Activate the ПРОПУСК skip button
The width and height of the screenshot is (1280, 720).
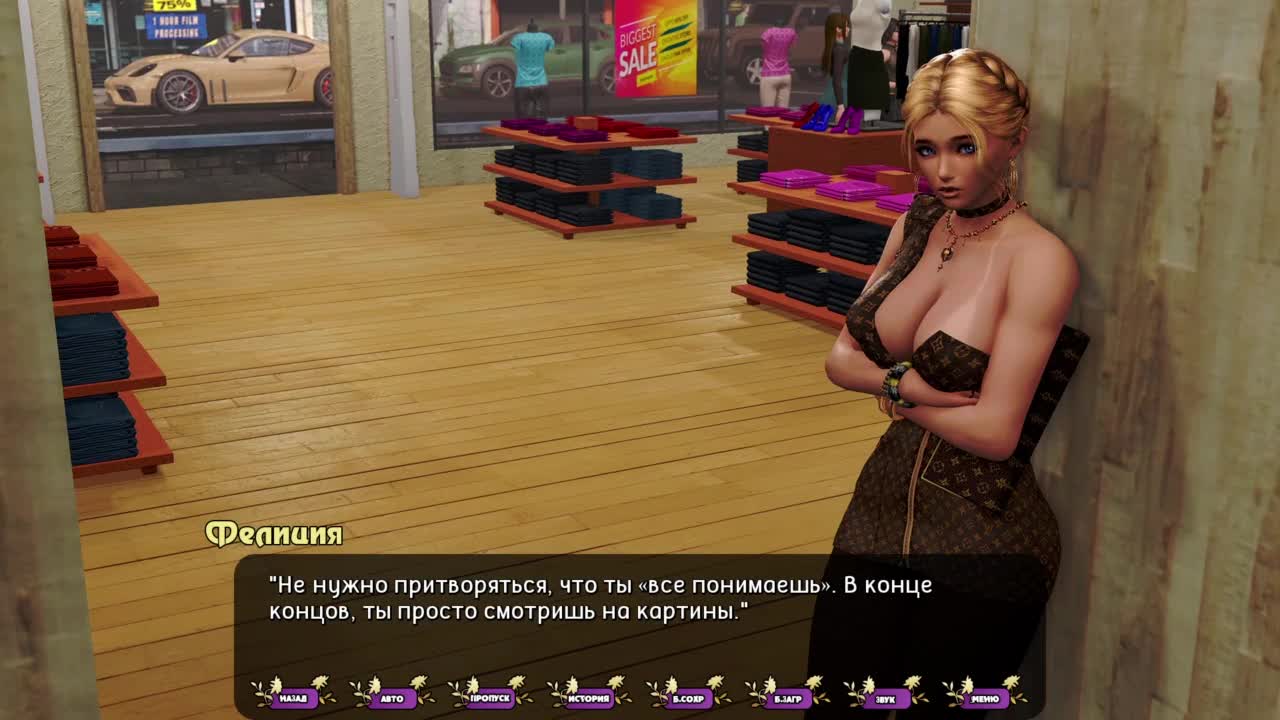click(491, 698)
